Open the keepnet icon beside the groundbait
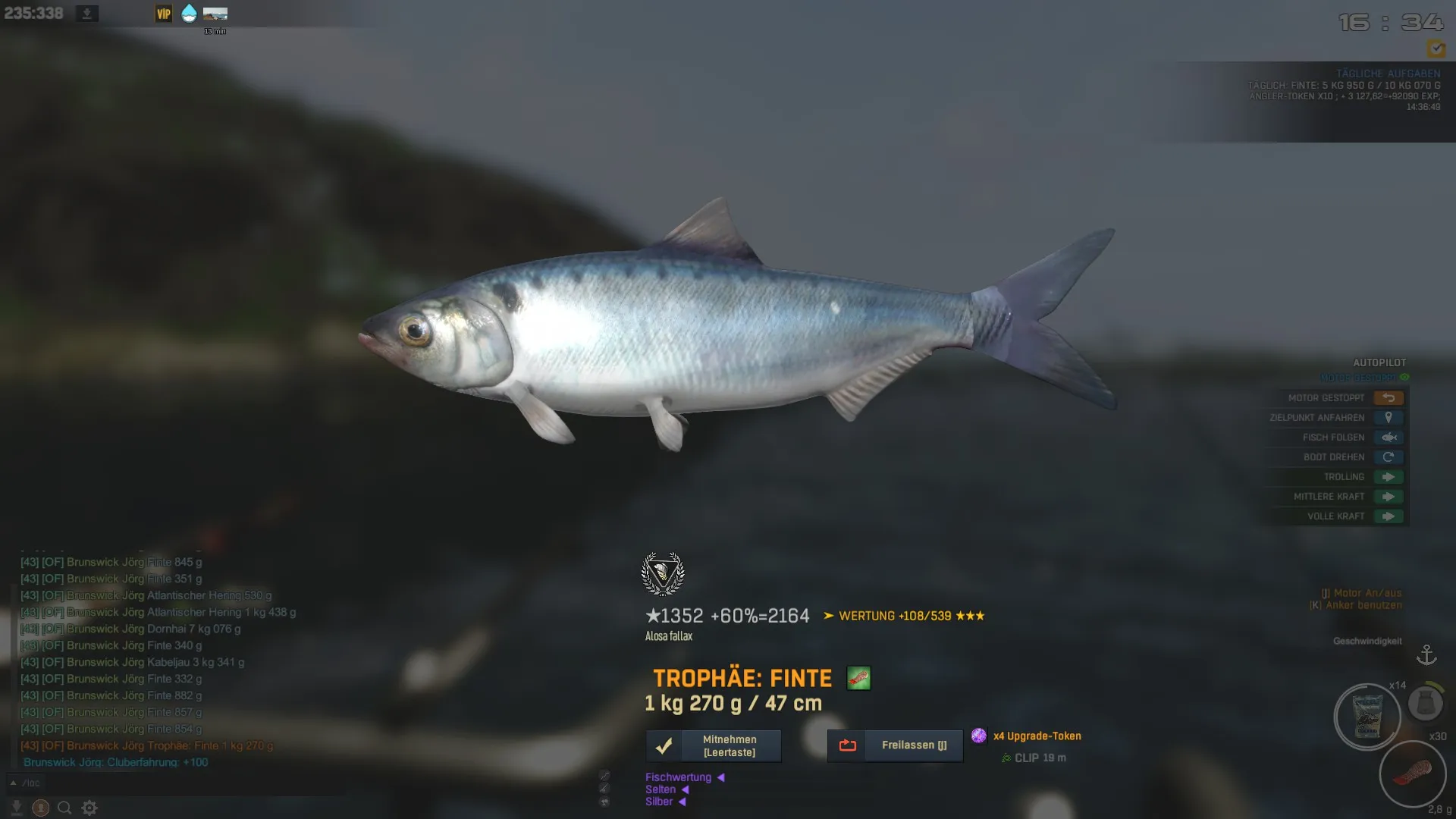 (x=1425, y=704)
